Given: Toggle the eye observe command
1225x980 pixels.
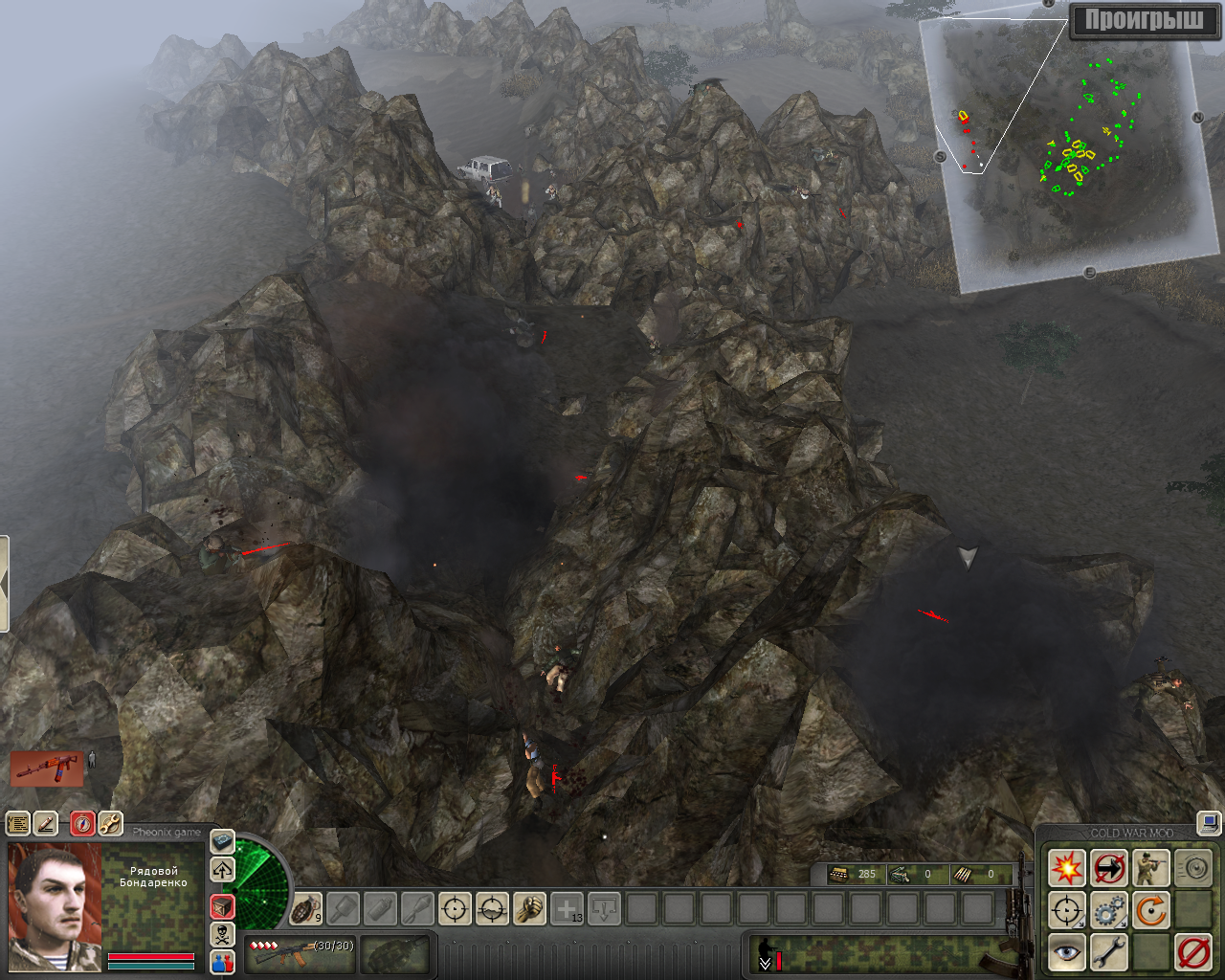Looking at the screenshot, I should (1066, 952).
